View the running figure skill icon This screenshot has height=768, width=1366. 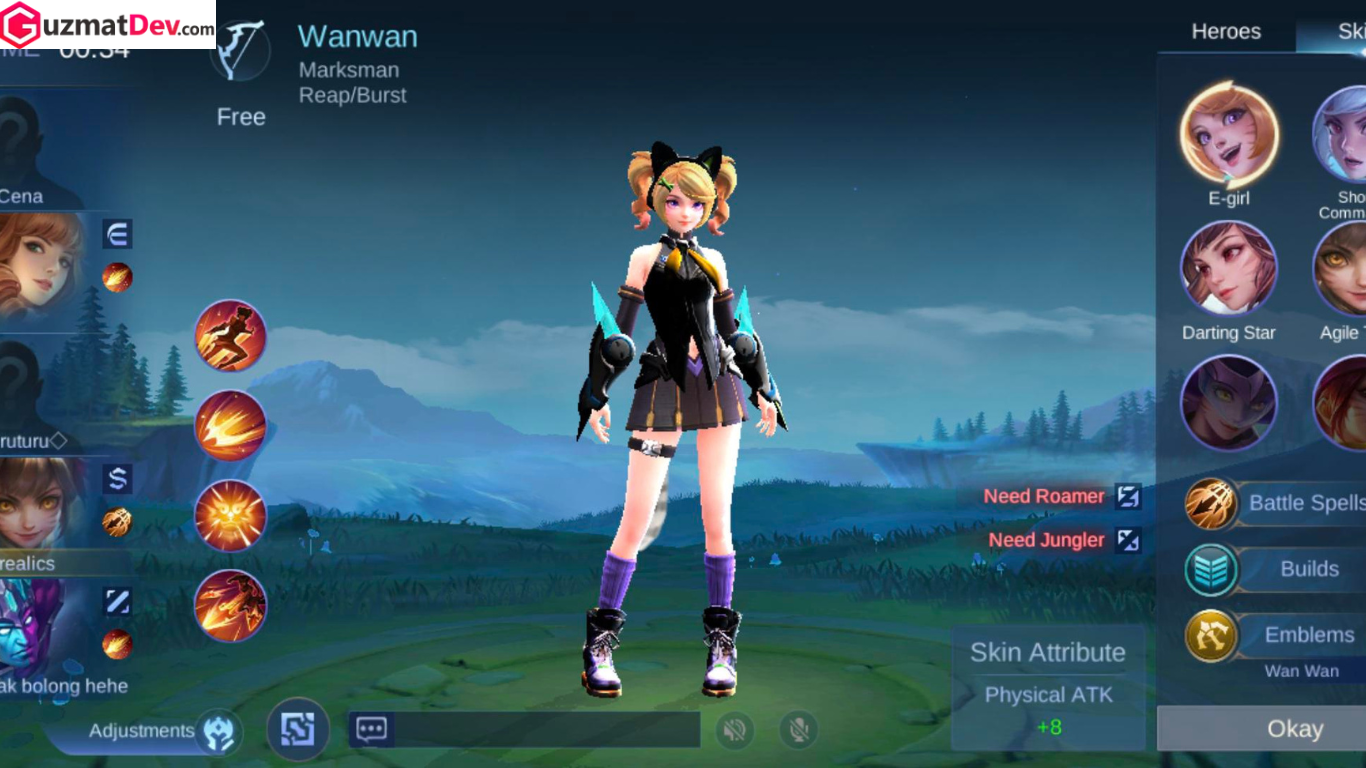[230, 336]
